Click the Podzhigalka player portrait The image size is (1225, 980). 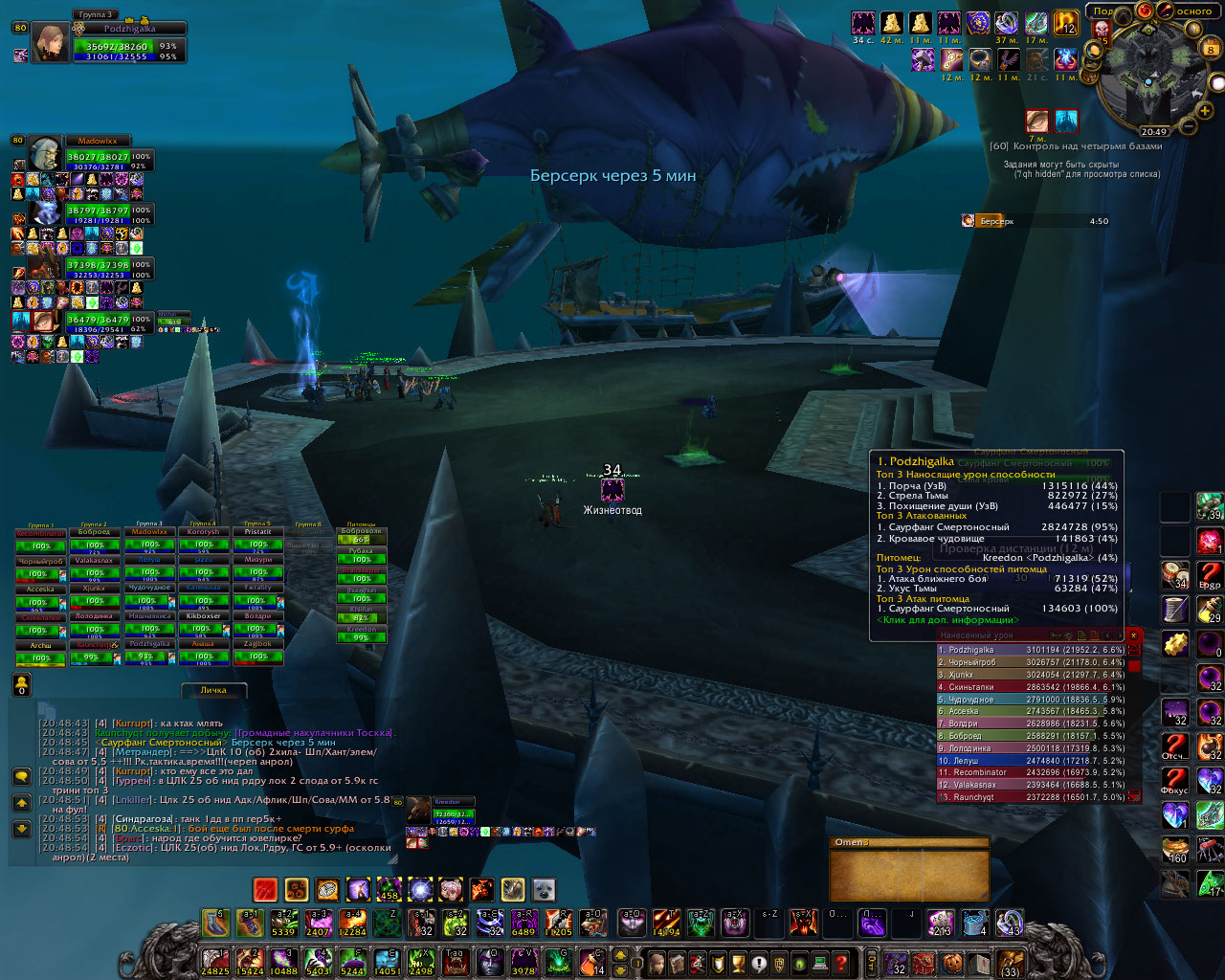(x=50, y=43)
